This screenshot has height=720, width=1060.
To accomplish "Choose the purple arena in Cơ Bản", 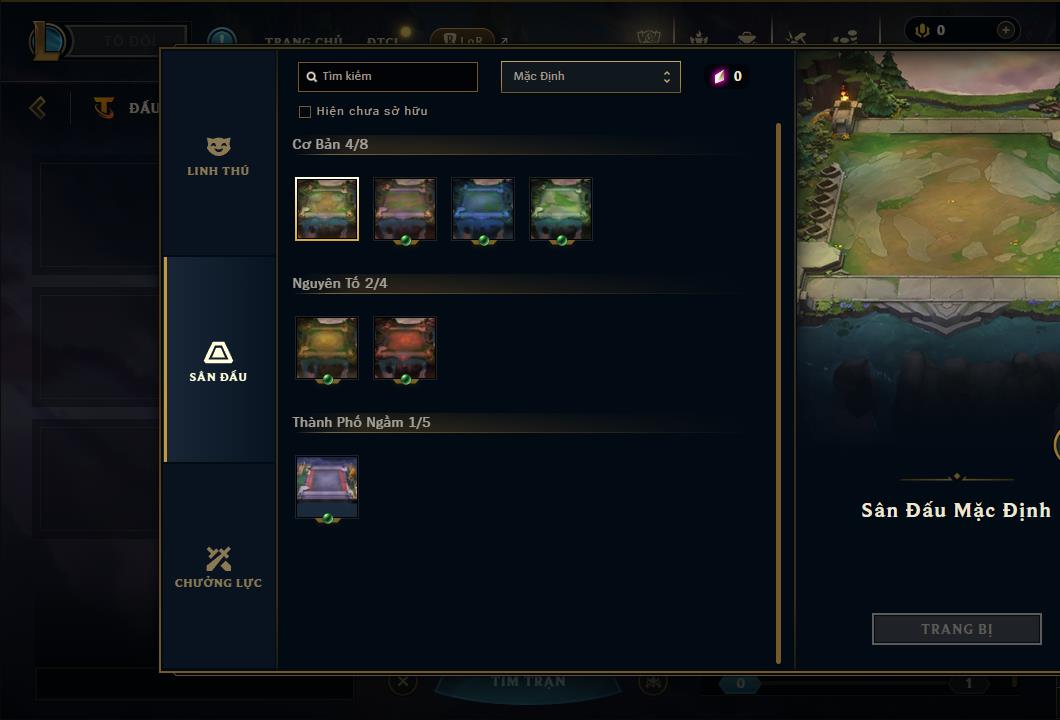I will click(x=405, y=209).
